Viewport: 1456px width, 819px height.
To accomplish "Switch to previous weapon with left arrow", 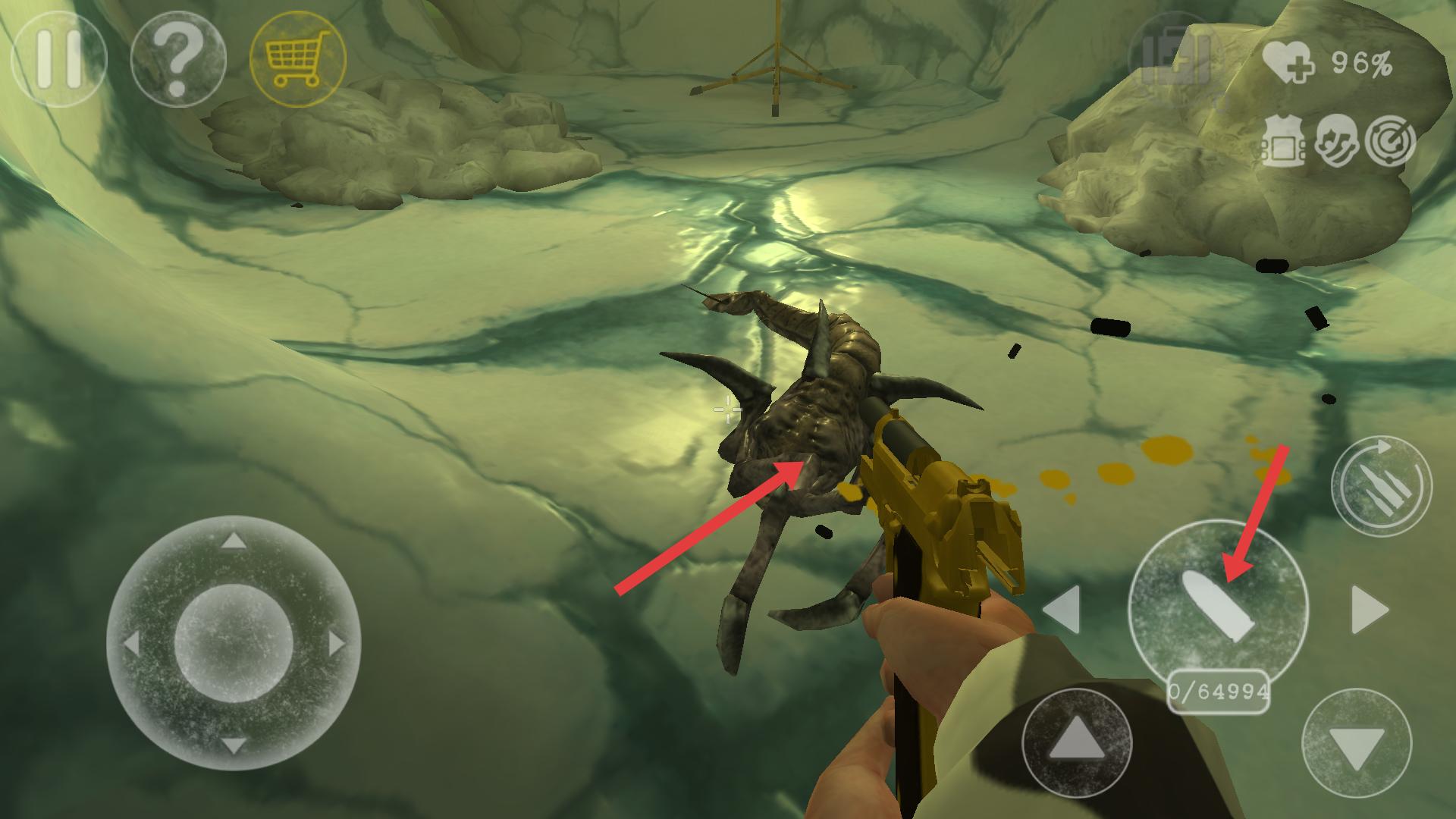I will (1062, 608).
